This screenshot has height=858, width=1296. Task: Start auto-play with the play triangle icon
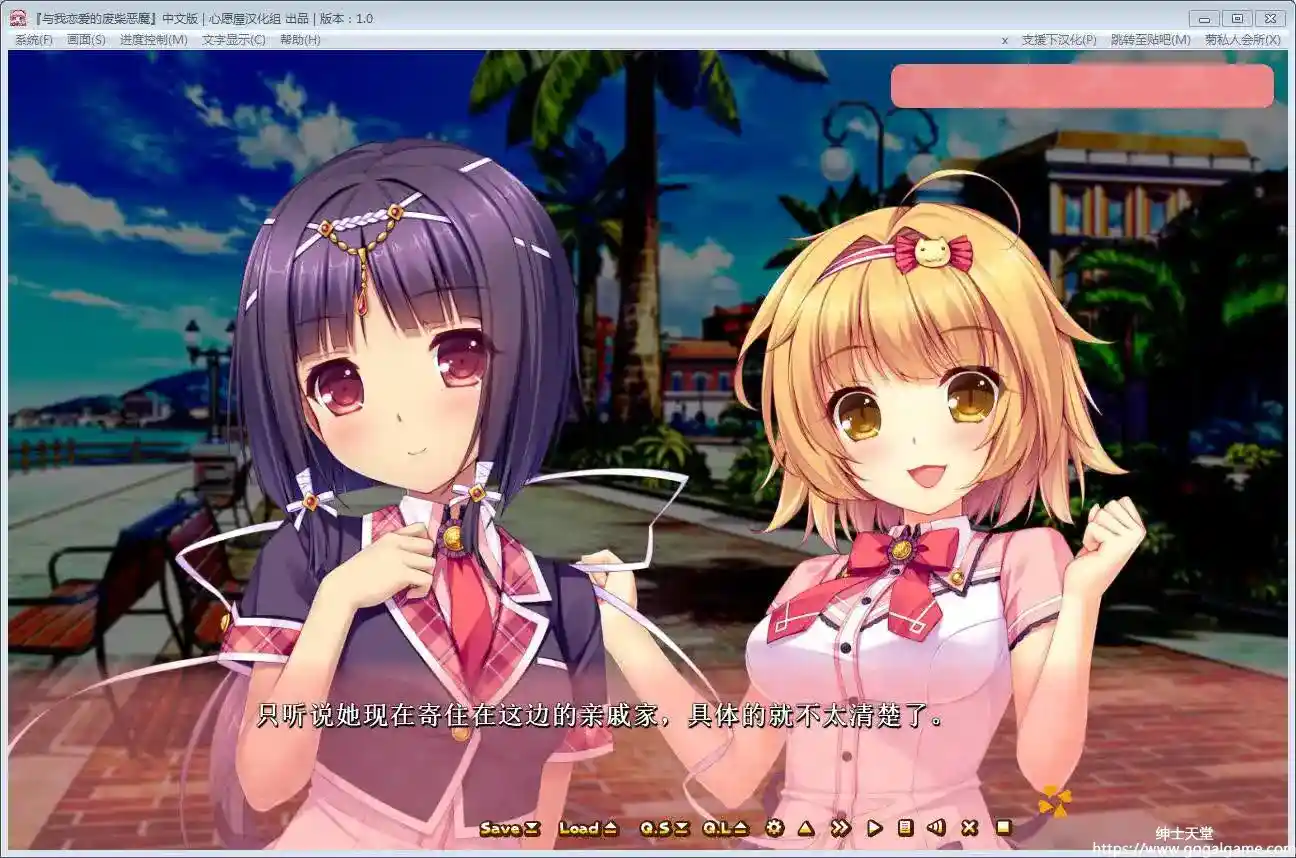(x=874, y=828)
